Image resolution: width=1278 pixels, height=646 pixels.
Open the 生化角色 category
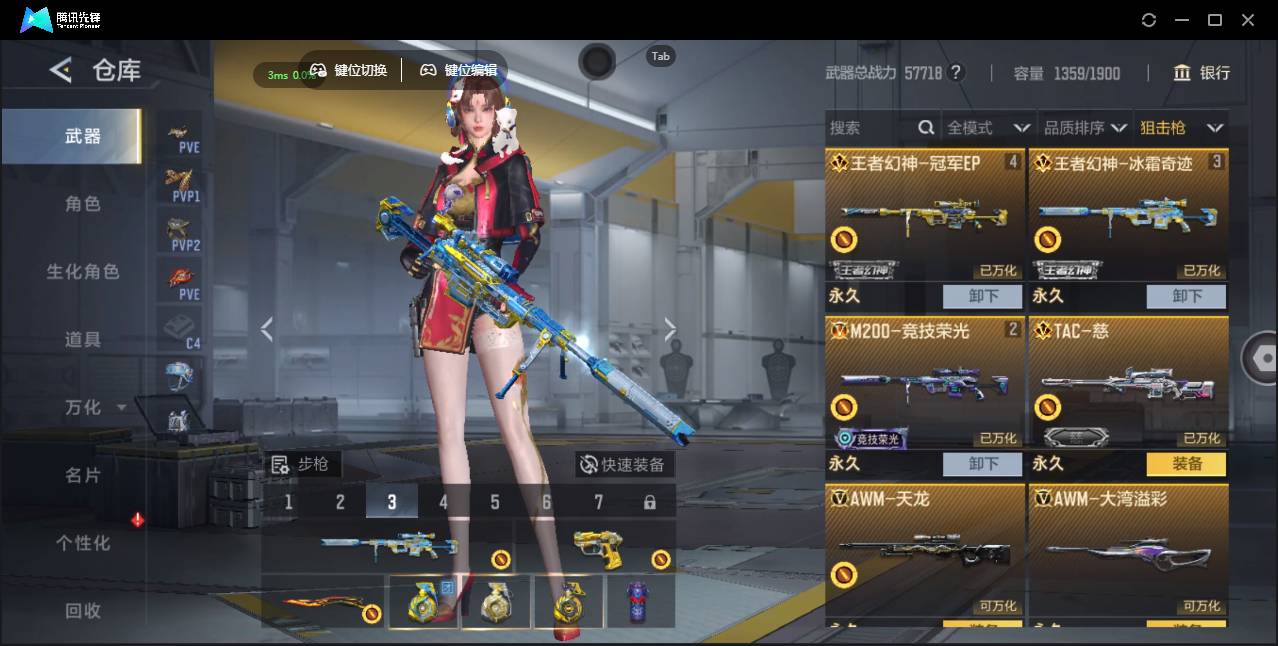82,272
